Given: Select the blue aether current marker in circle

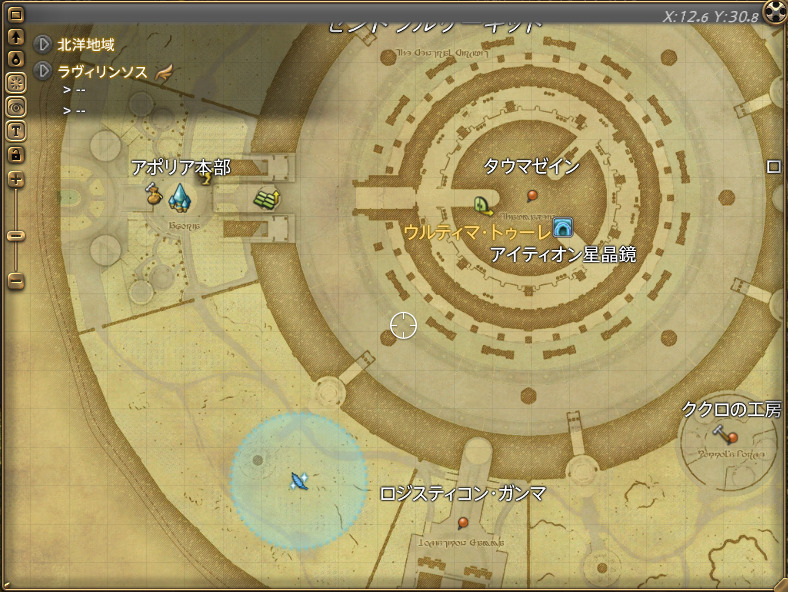Looking at the screenshot, I should coord(298,481).
